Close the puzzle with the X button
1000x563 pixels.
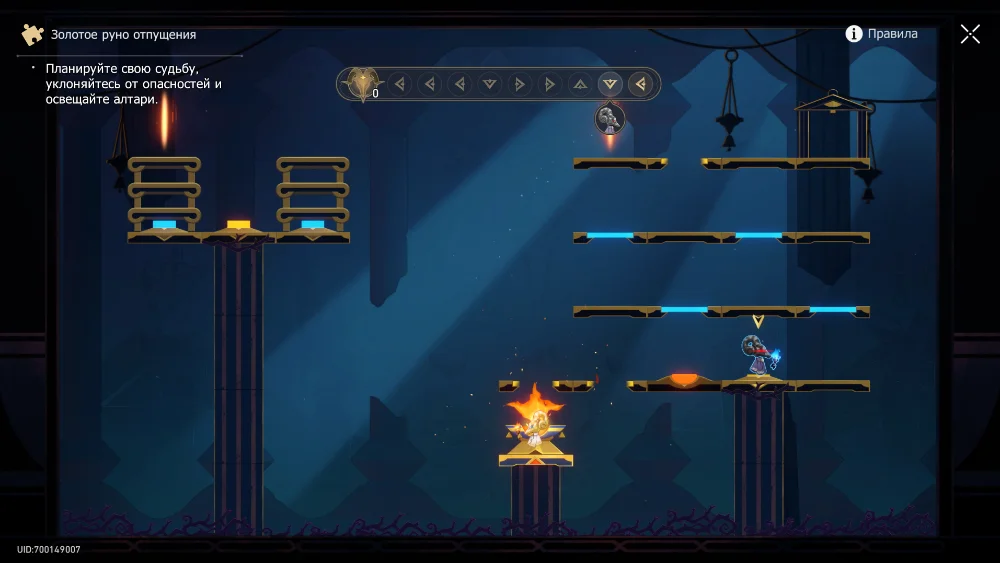[970, 34]
